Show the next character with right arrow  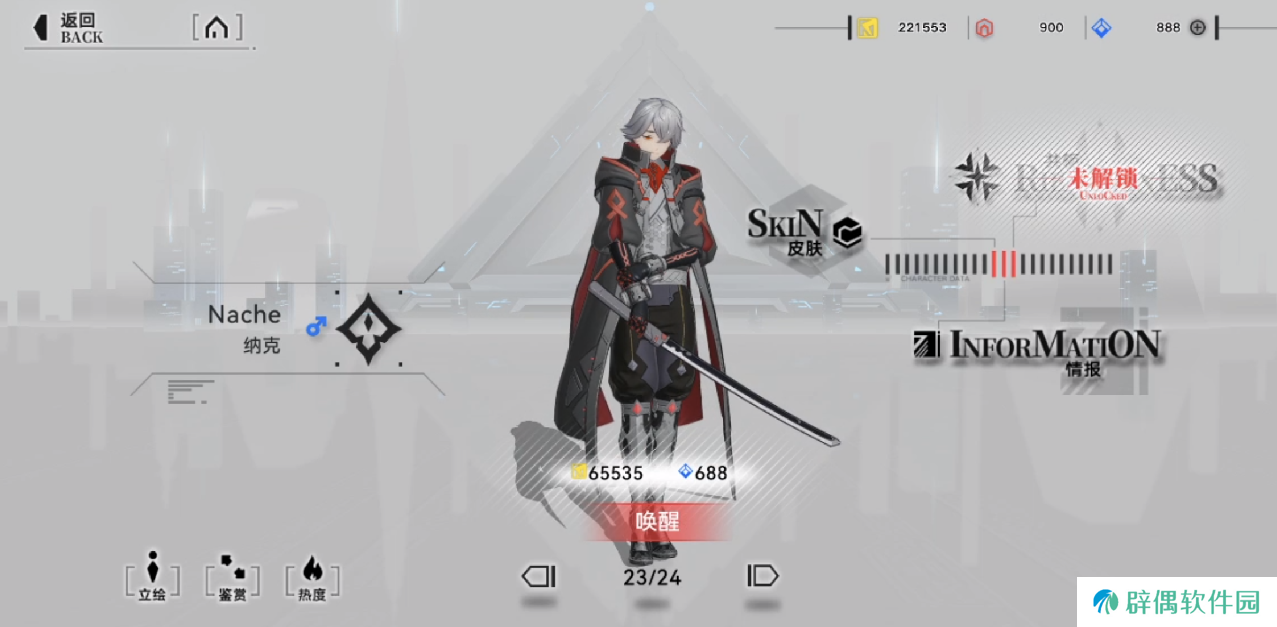pyautogui.click(x=762, y=576)
